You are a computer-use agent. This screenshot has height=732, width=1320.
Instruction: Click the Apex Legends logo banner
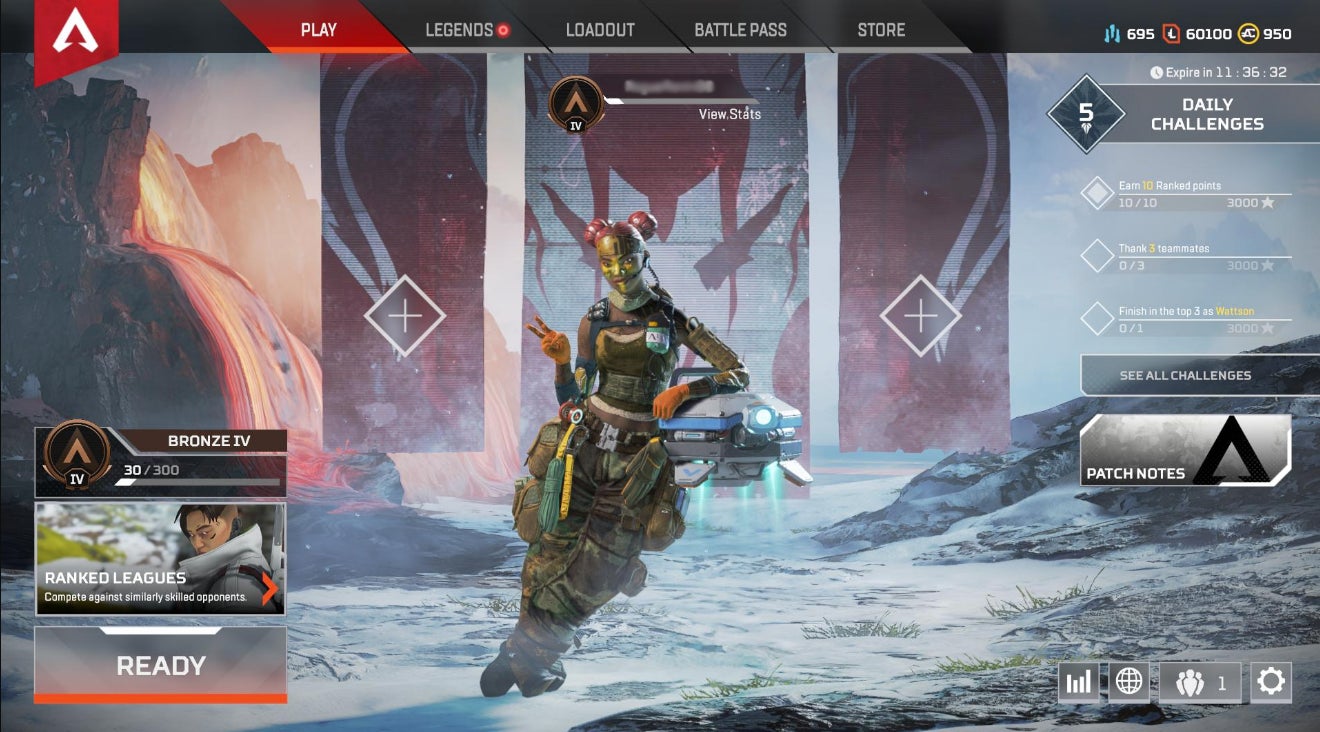76,36
